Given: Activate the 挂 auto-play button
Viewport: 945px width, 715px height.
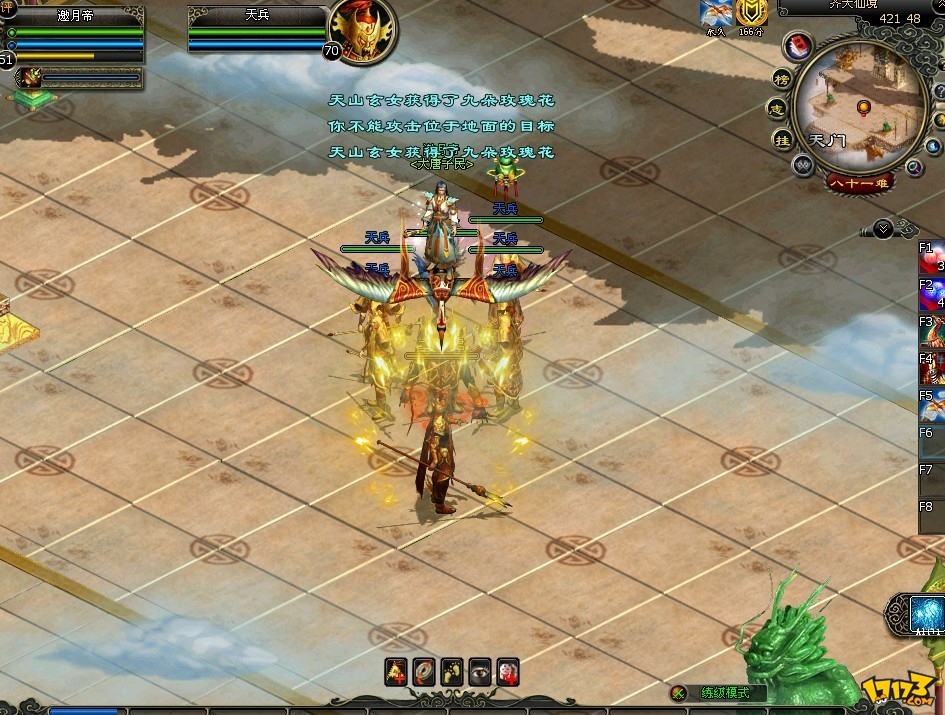Looking at the screenshot, I should 783,140.
